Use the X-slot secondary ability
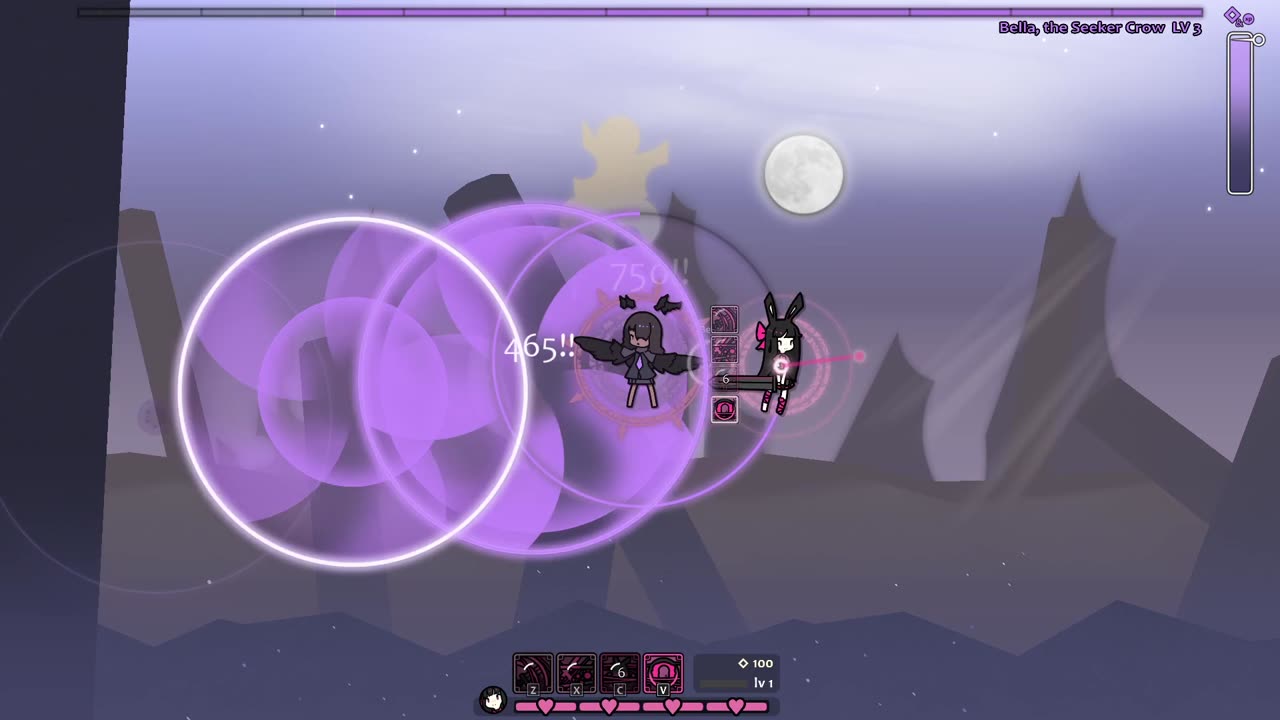 (576, 673)
